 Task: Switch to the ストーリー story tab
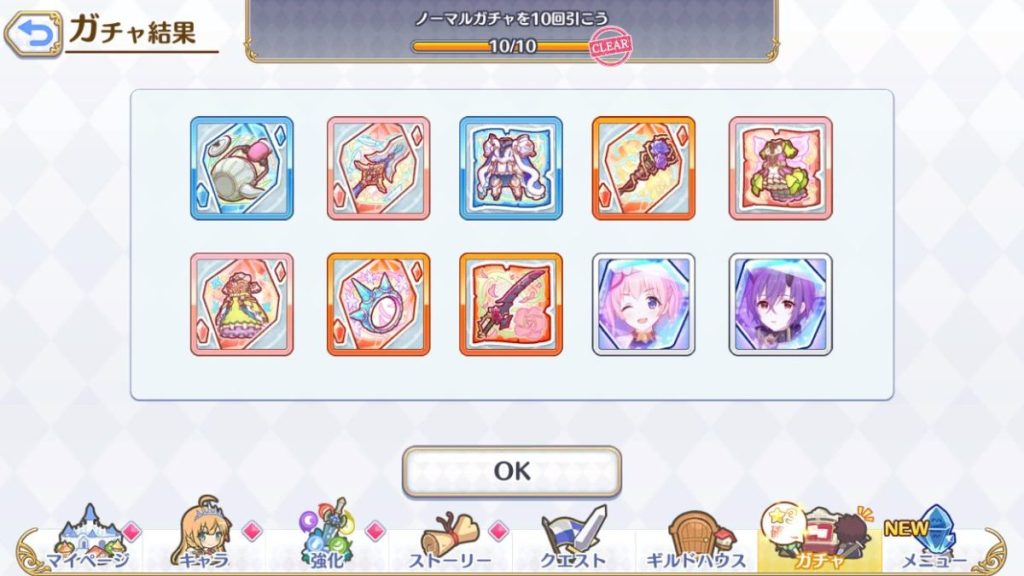pos(450,540)
